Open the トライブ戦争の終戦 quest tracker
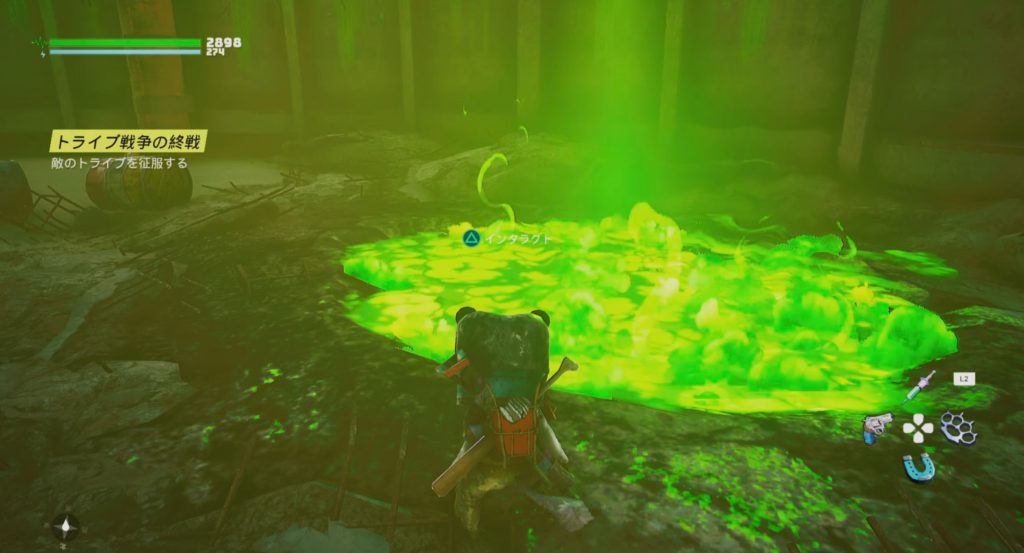Viewport: 1024px width, 553px height. click(128, 143)
